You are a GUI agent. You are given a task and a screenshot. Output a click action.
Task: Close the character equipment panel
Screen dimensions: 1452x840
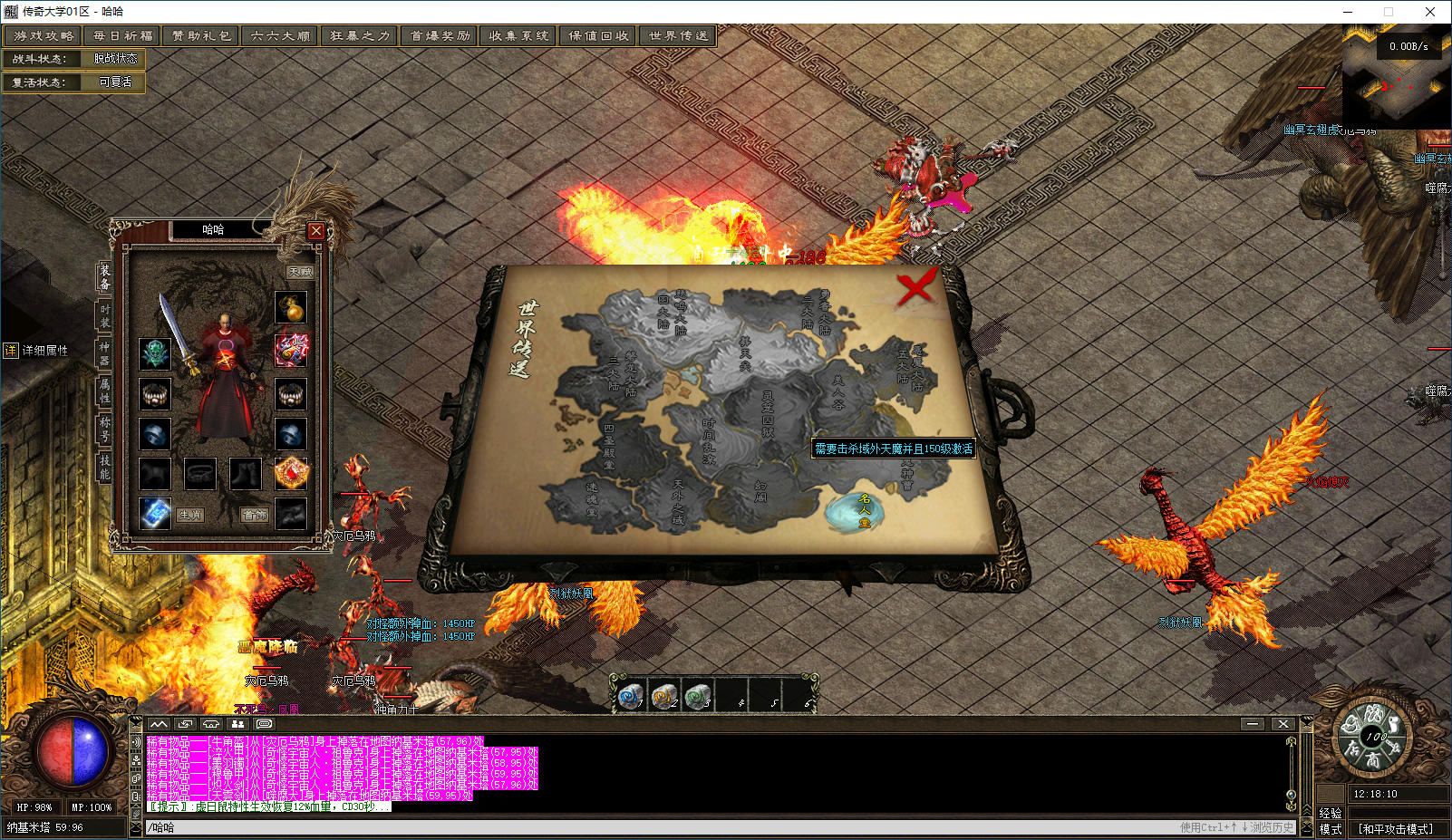[315, 230]
